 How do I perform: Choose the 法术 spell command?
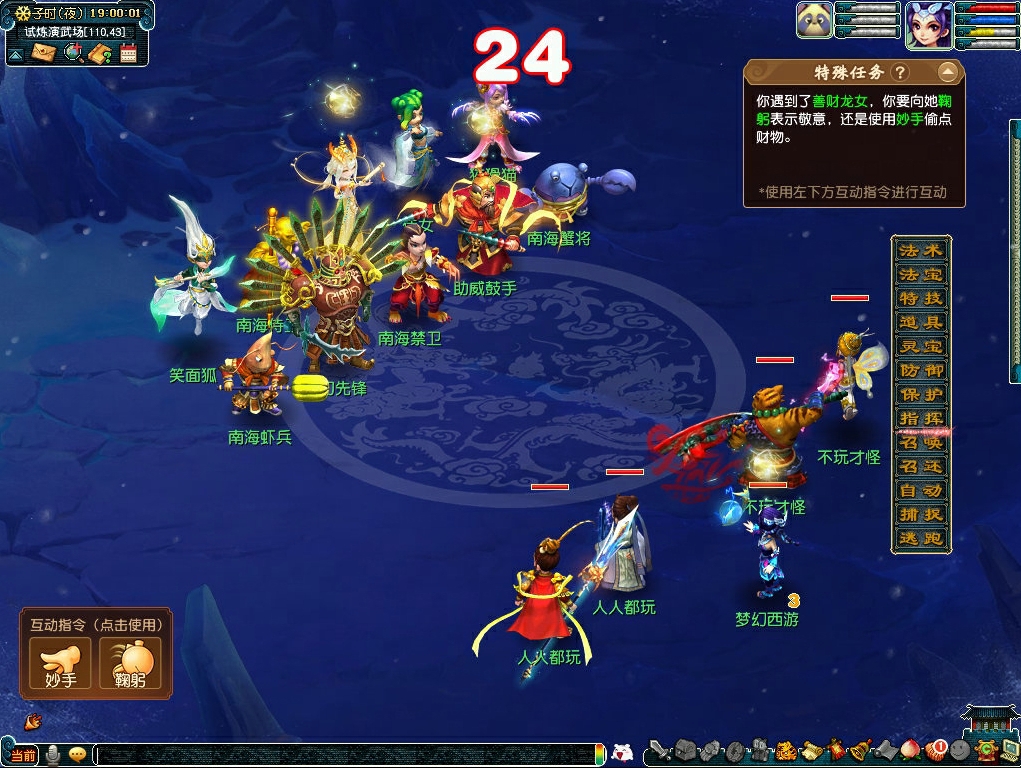pyautogui.click(x=920, y=250)
